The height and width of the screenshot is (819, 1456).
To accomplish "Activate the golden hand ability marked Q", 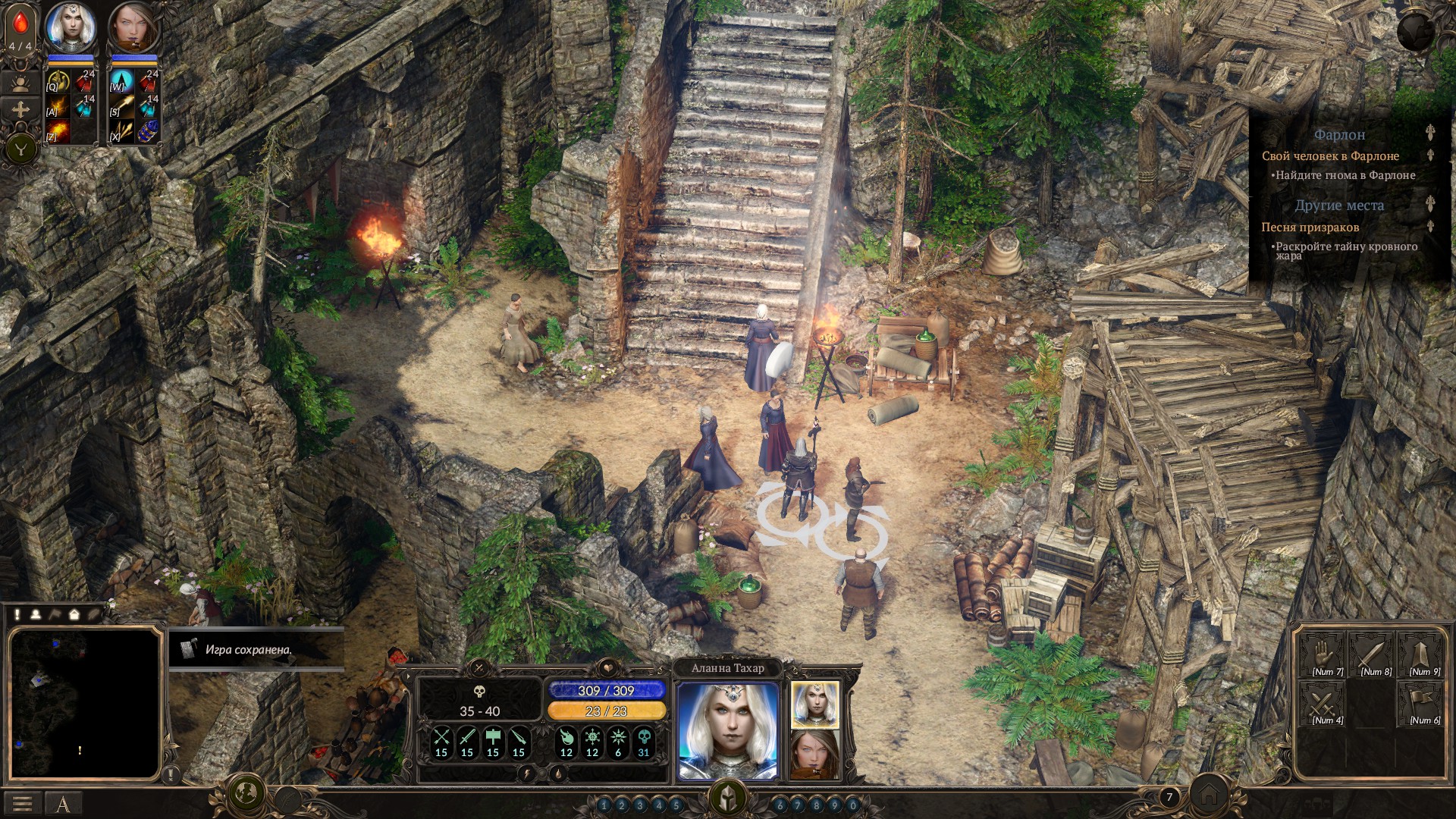I will 58,80.
